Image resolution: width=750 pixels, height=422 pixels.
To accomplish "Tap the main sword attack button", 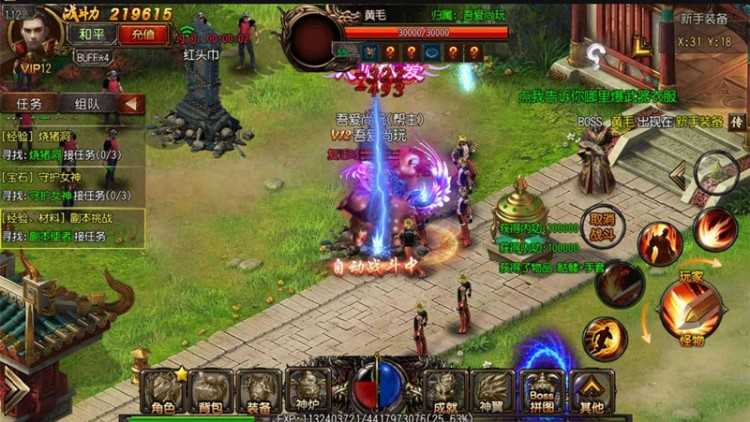I will (689, 305).
